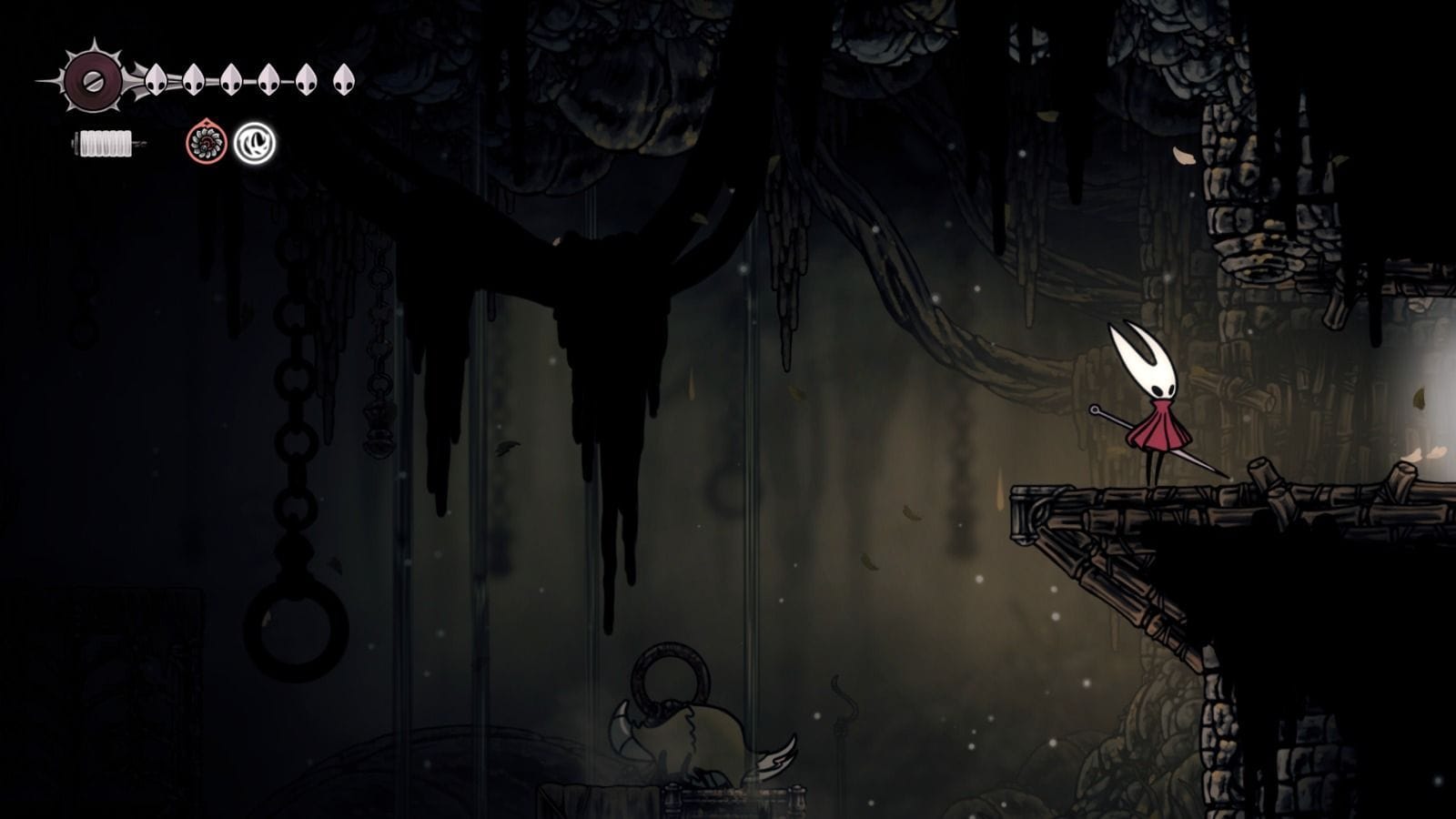Toggle the glowing white ability indicator
The image size is (1456, 819).
(255, 143)
